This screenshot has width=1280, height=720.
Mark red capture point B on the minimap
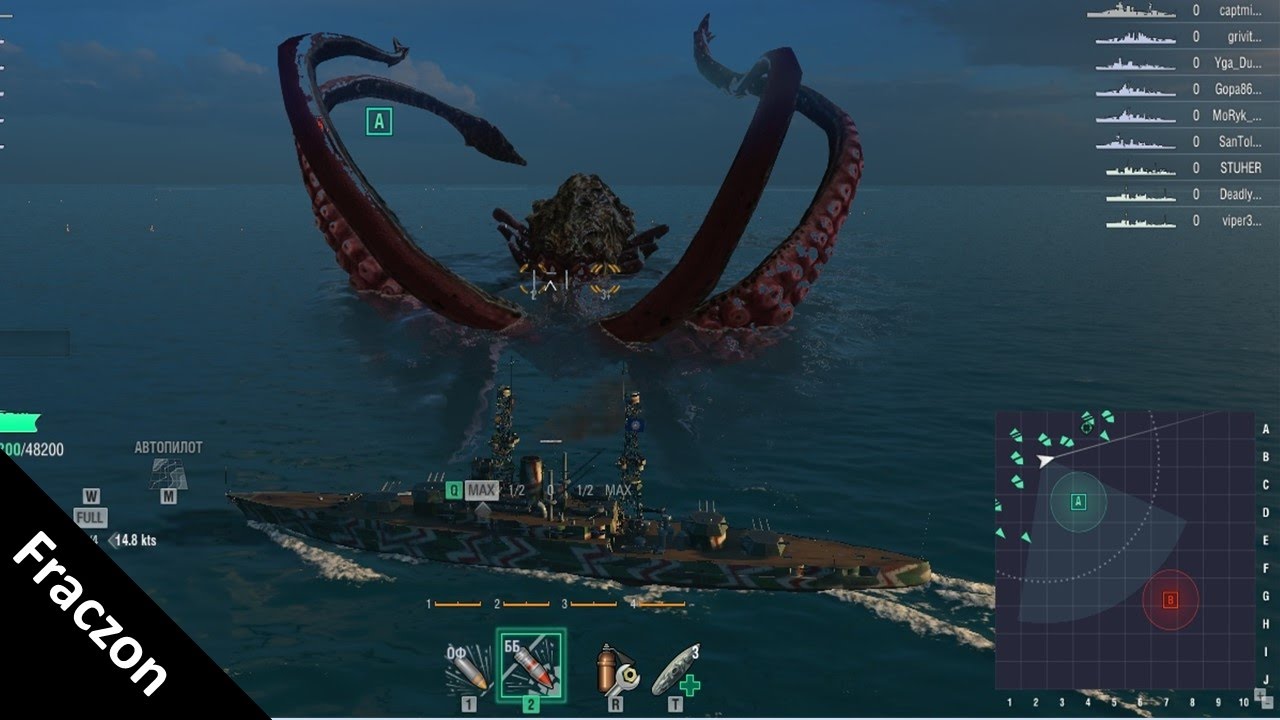[1170, 600]
